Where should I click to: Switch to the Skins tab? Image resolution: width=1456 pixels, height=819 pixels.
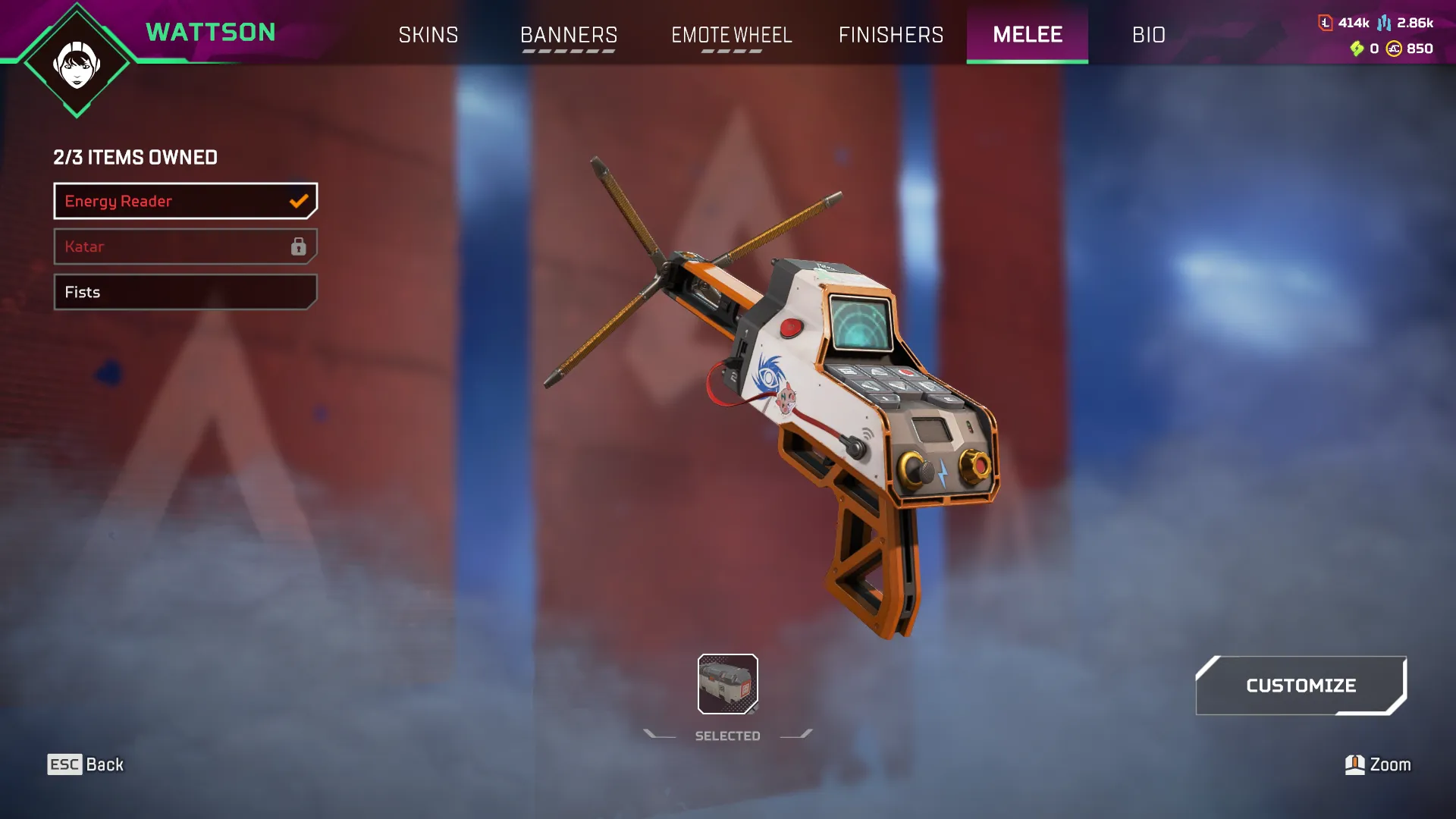[428, 35]
